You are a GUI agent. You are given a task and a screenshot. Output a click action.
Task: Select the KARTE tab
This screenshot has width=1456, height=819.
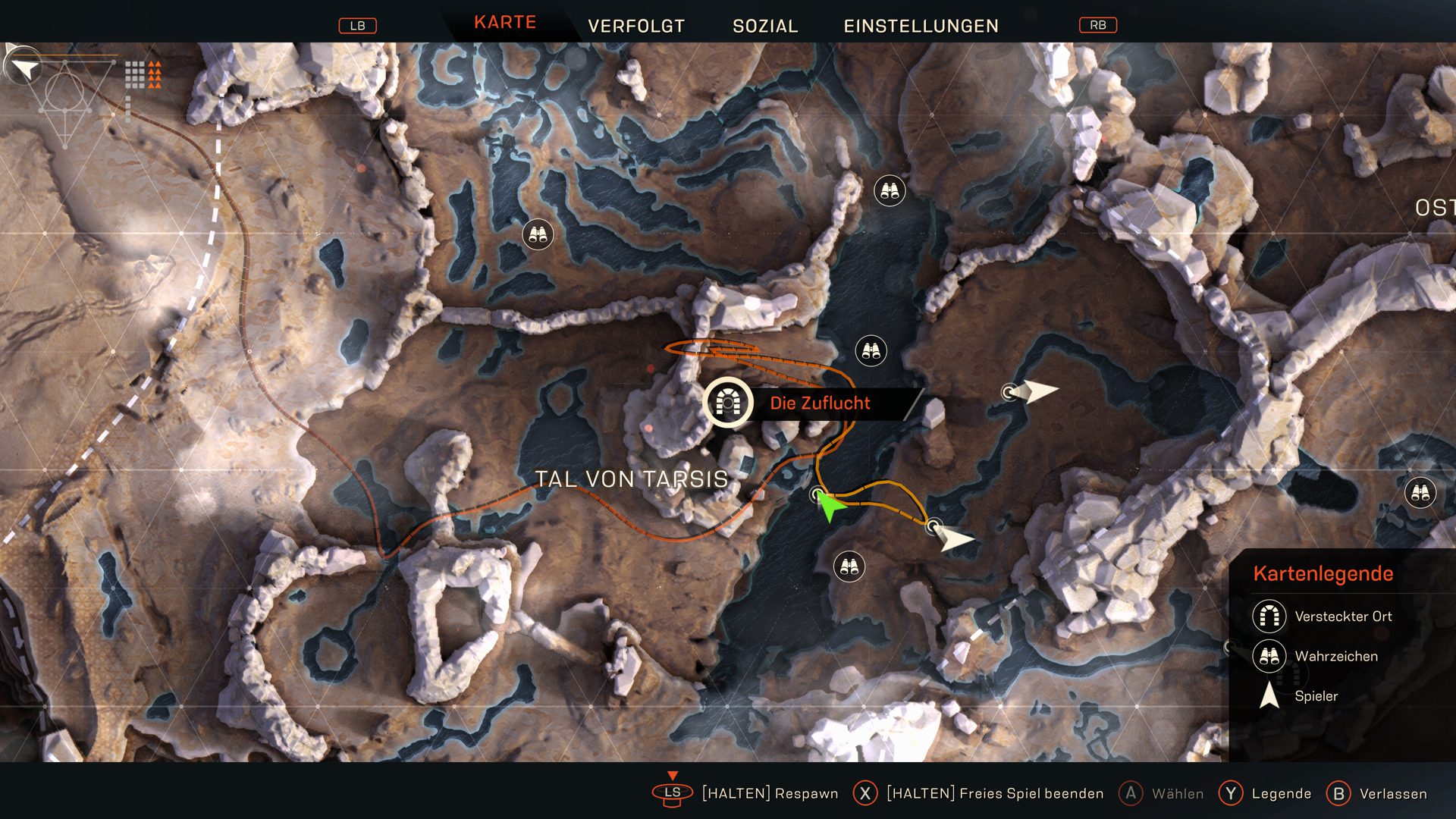[505, 23]
